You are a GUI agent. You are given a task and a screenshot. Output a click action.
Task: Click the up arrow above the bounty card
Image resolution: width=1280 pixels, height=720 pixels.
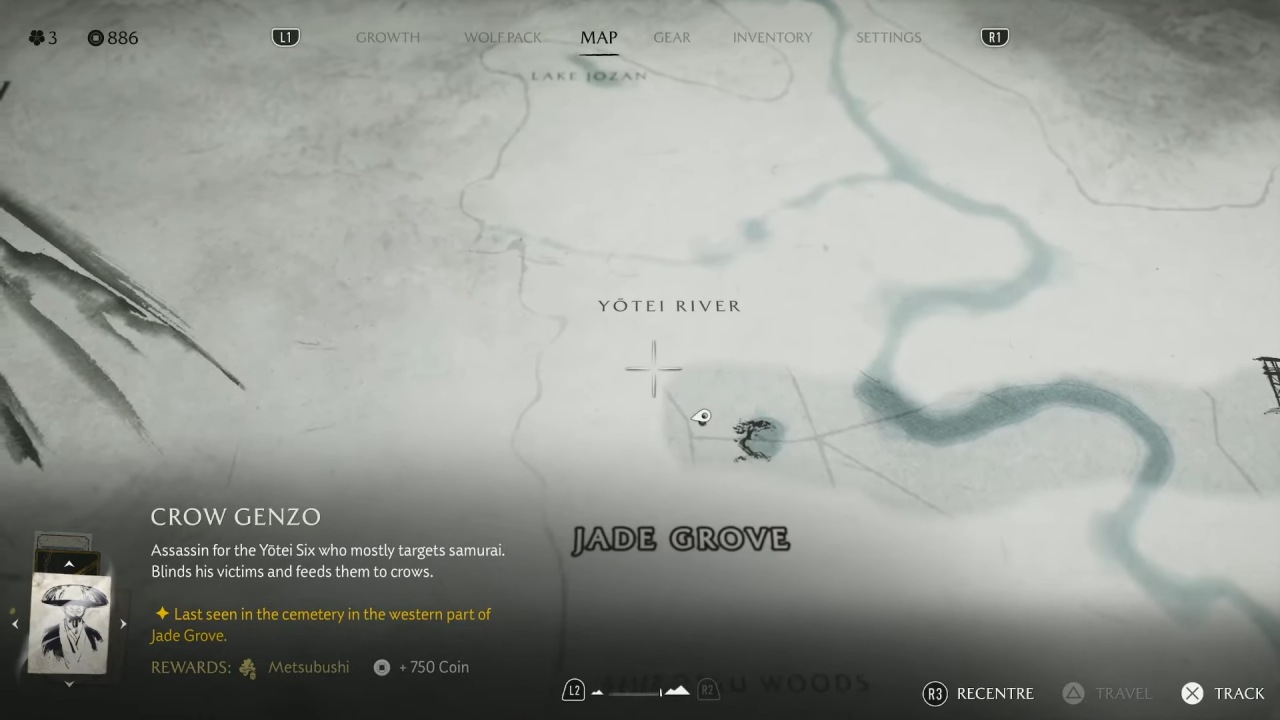click(69, 564)
